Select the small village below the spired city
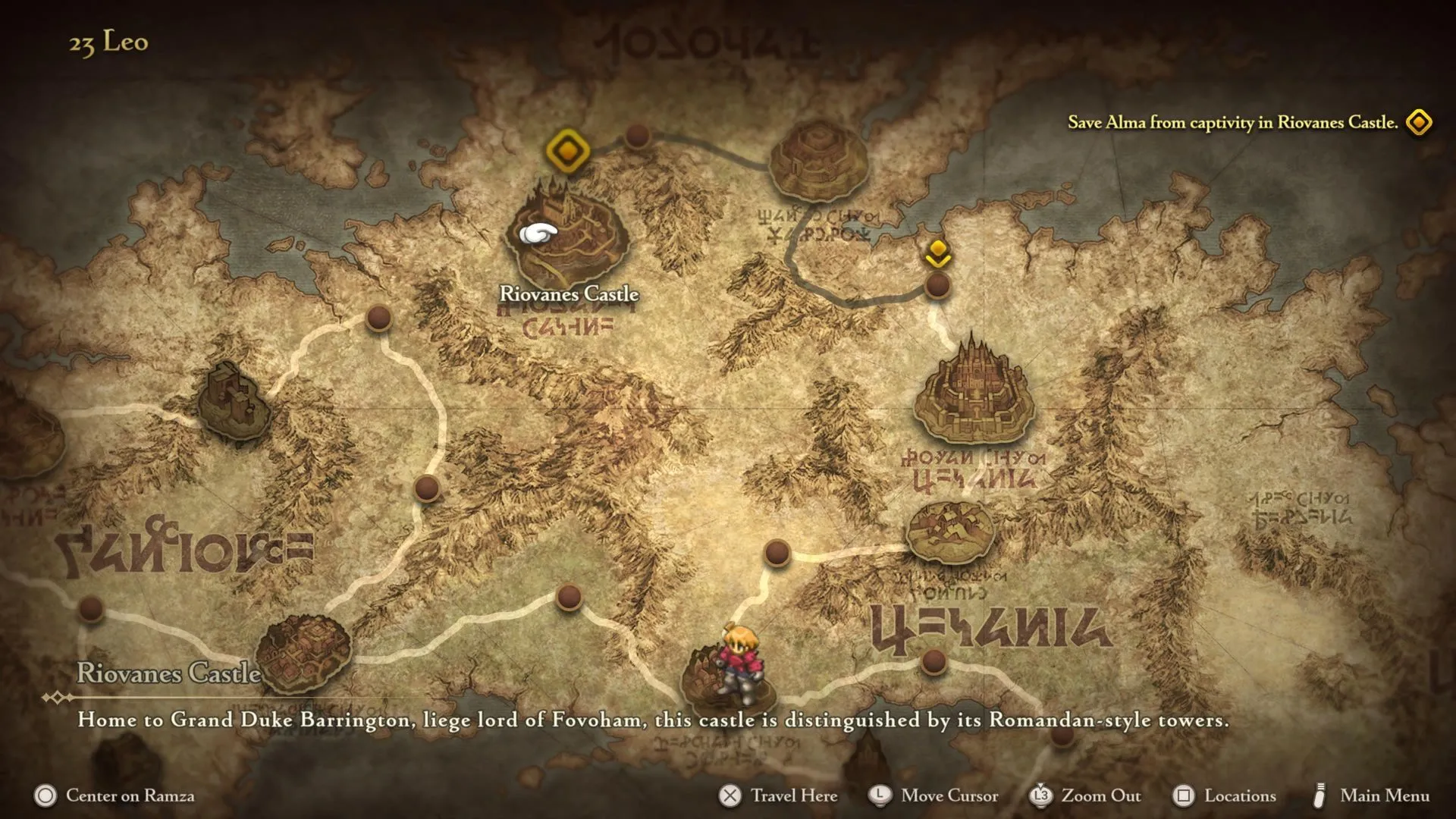This screenshot has width=1456, height=819. point(950,531)
